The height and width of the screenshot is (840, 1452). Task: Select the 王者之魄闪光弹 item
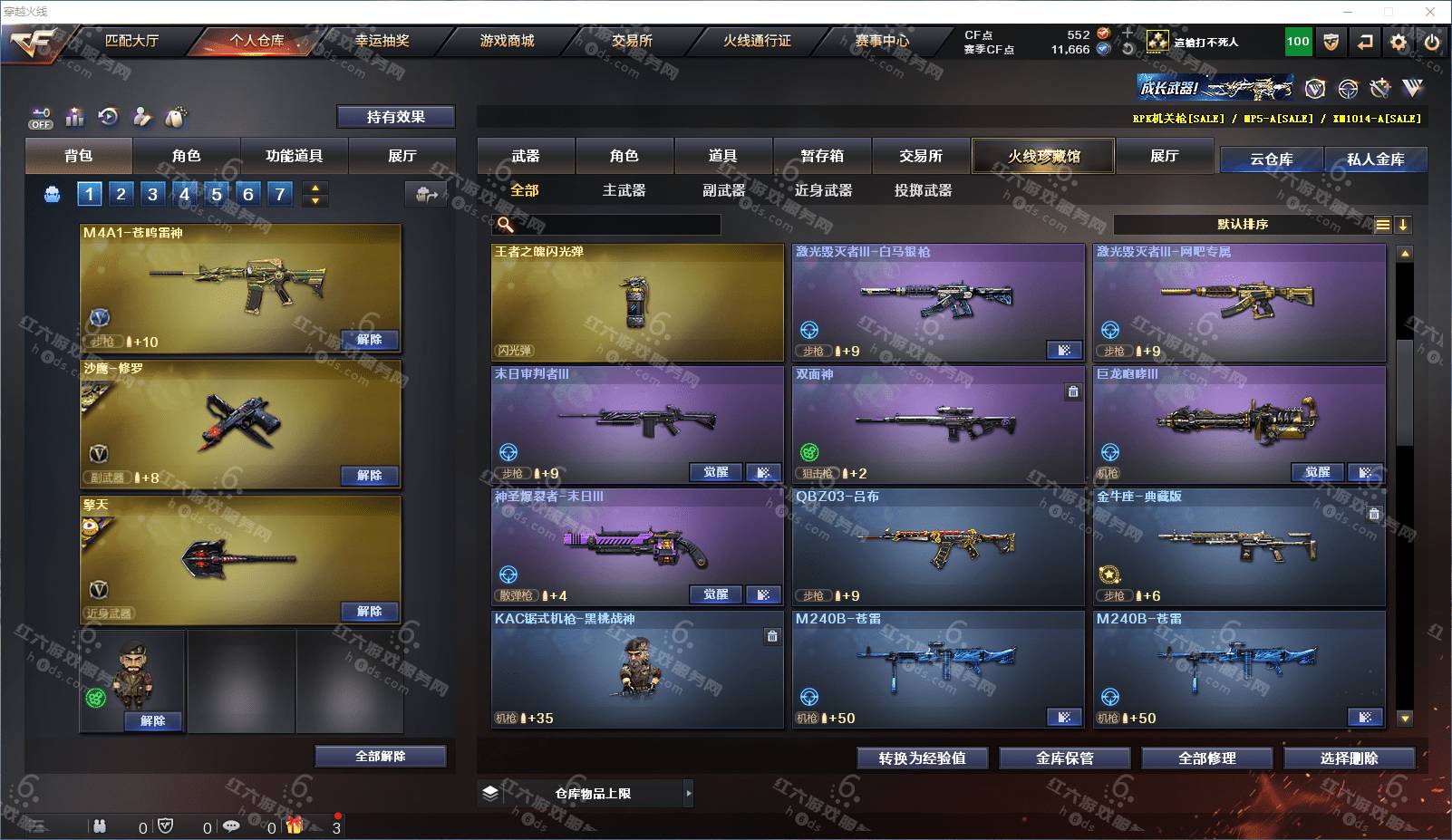point(637,302)
